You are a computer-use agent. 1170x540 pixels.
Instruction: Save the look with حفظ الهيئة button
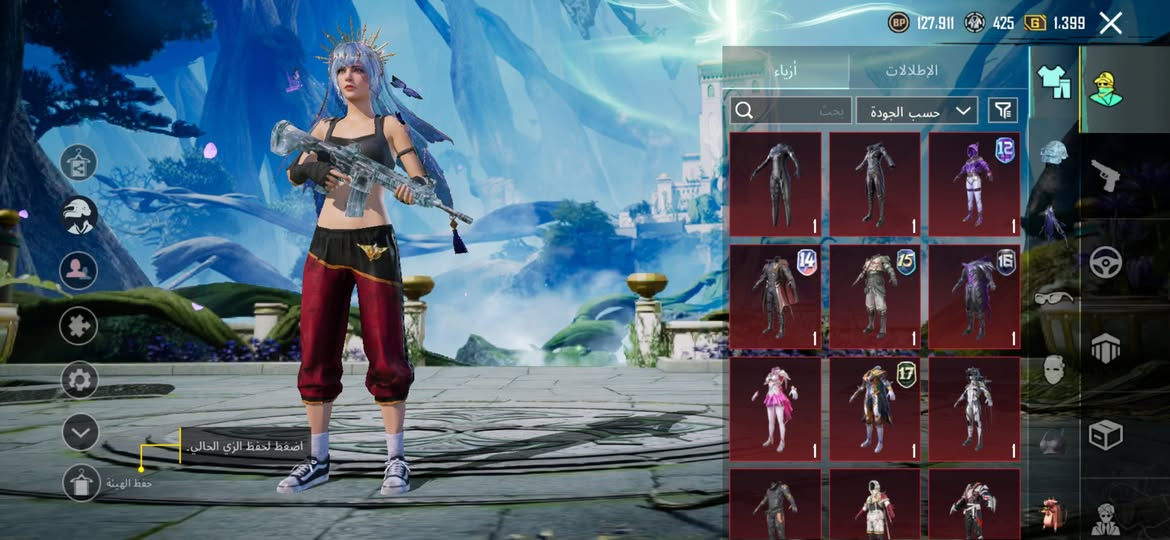tap(81, 482)
